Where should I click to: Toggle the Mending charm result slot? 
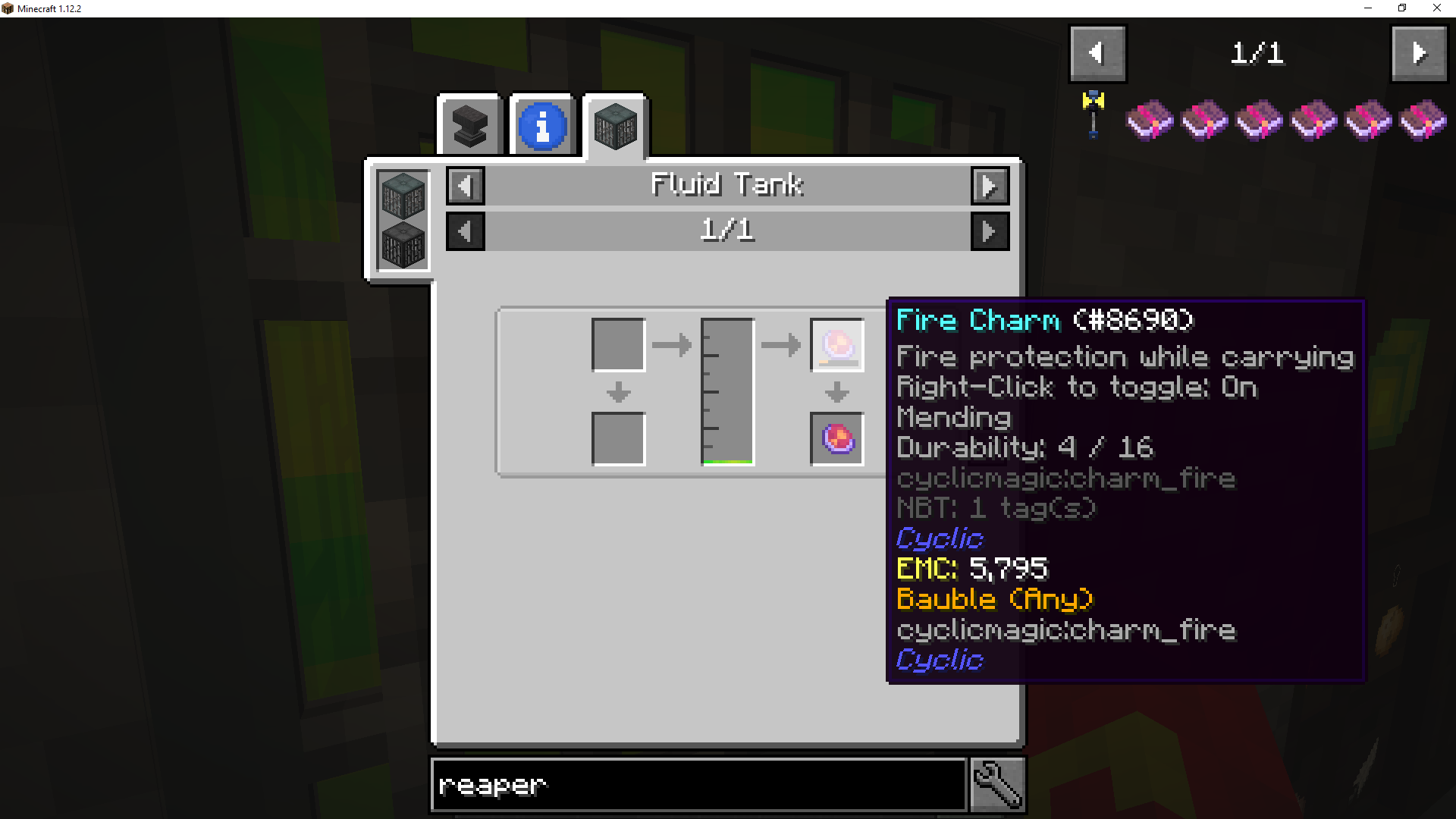pyautogui.click(x=836, y=439)
